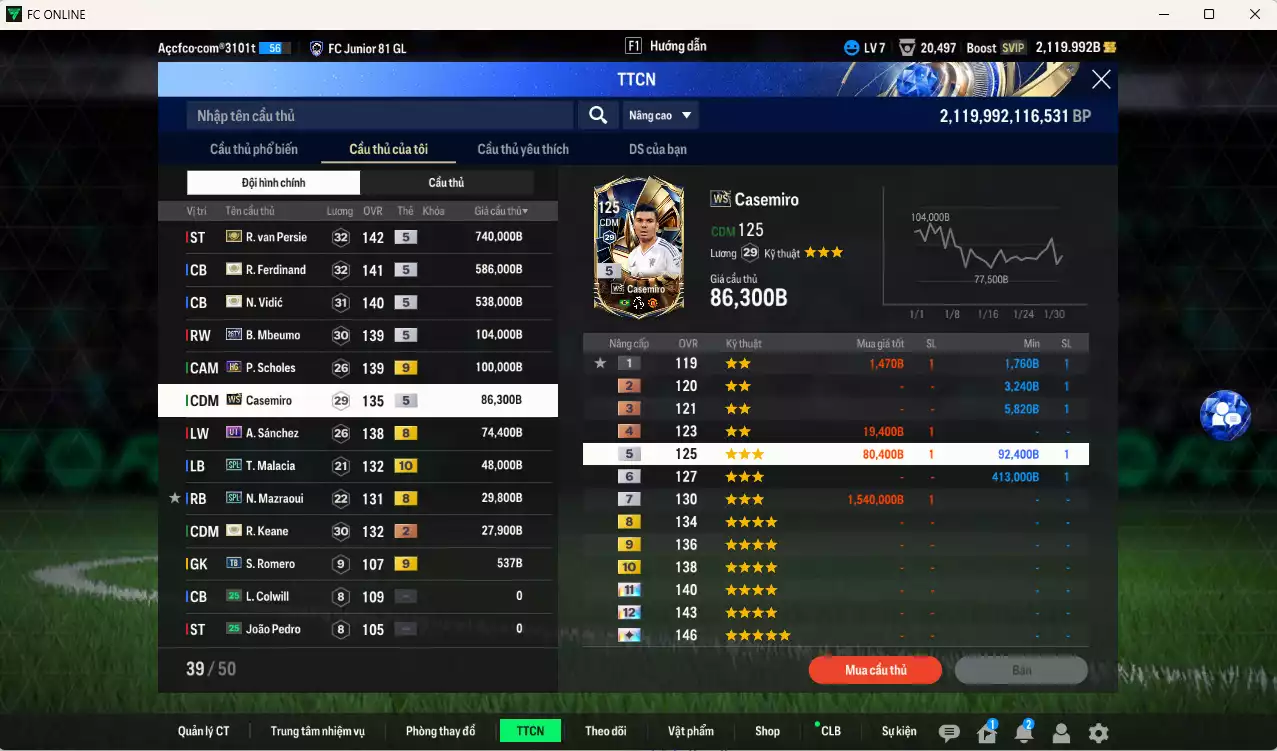Show the DS của bạn tab

(657, 149)
